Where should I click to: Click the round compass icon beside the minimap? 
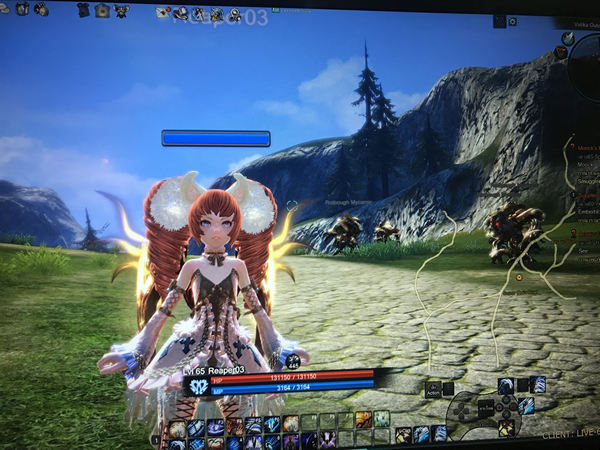(x=568, y=38)
